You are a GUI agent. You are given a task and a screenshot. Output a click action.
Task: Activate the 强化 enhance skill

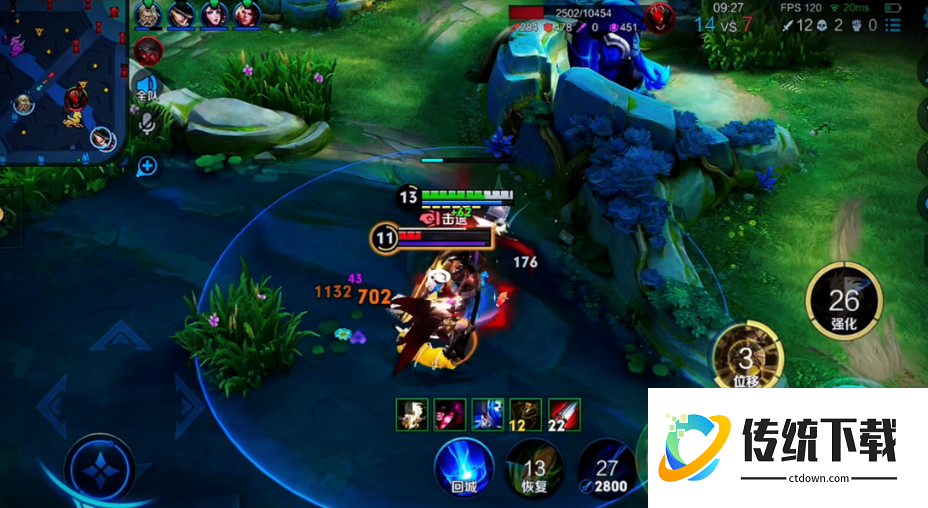(x=843, y=300)
